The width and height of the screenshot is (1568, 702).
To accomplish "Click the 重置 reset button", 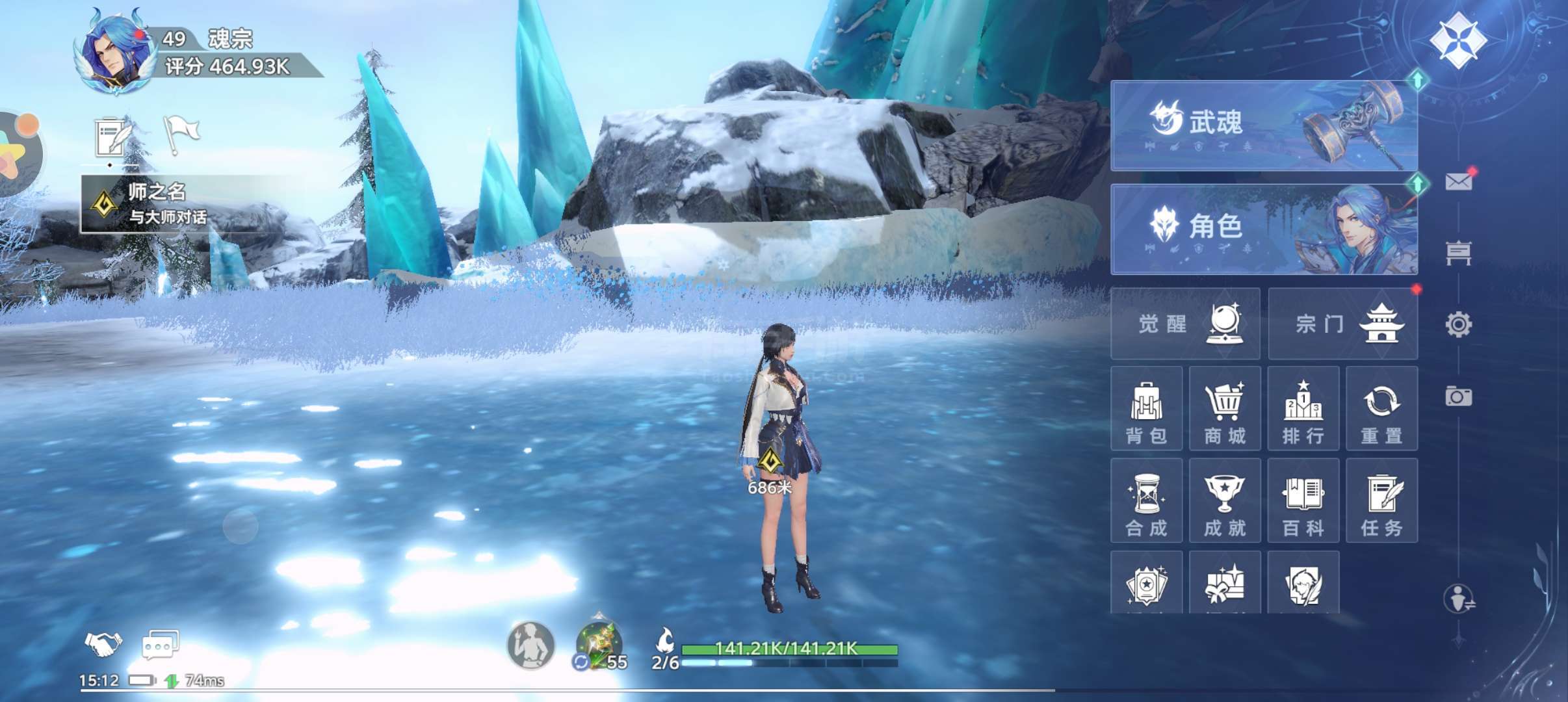I will [1381, 408].
